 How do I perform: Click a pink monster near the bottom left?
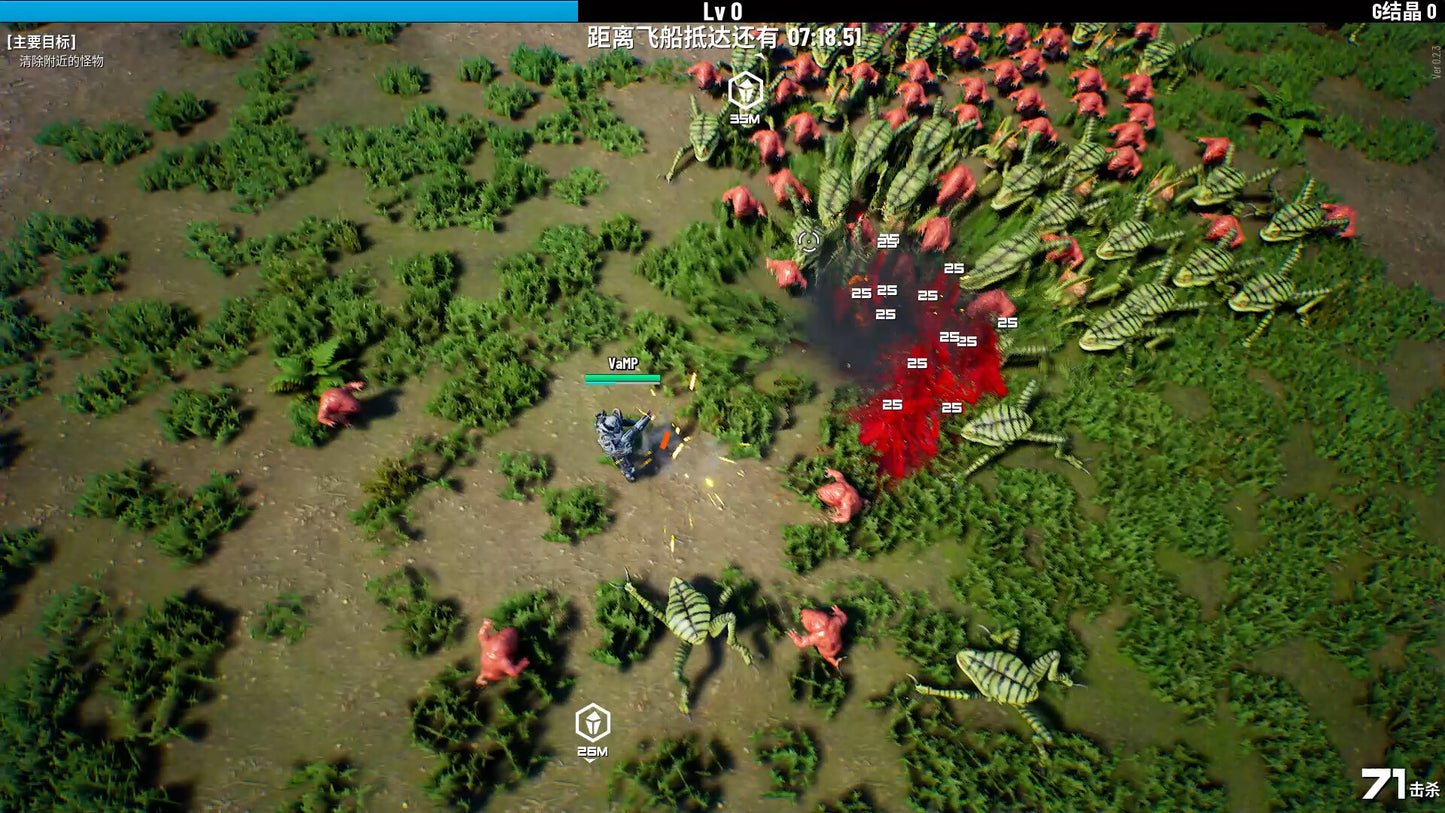[499, 650]
